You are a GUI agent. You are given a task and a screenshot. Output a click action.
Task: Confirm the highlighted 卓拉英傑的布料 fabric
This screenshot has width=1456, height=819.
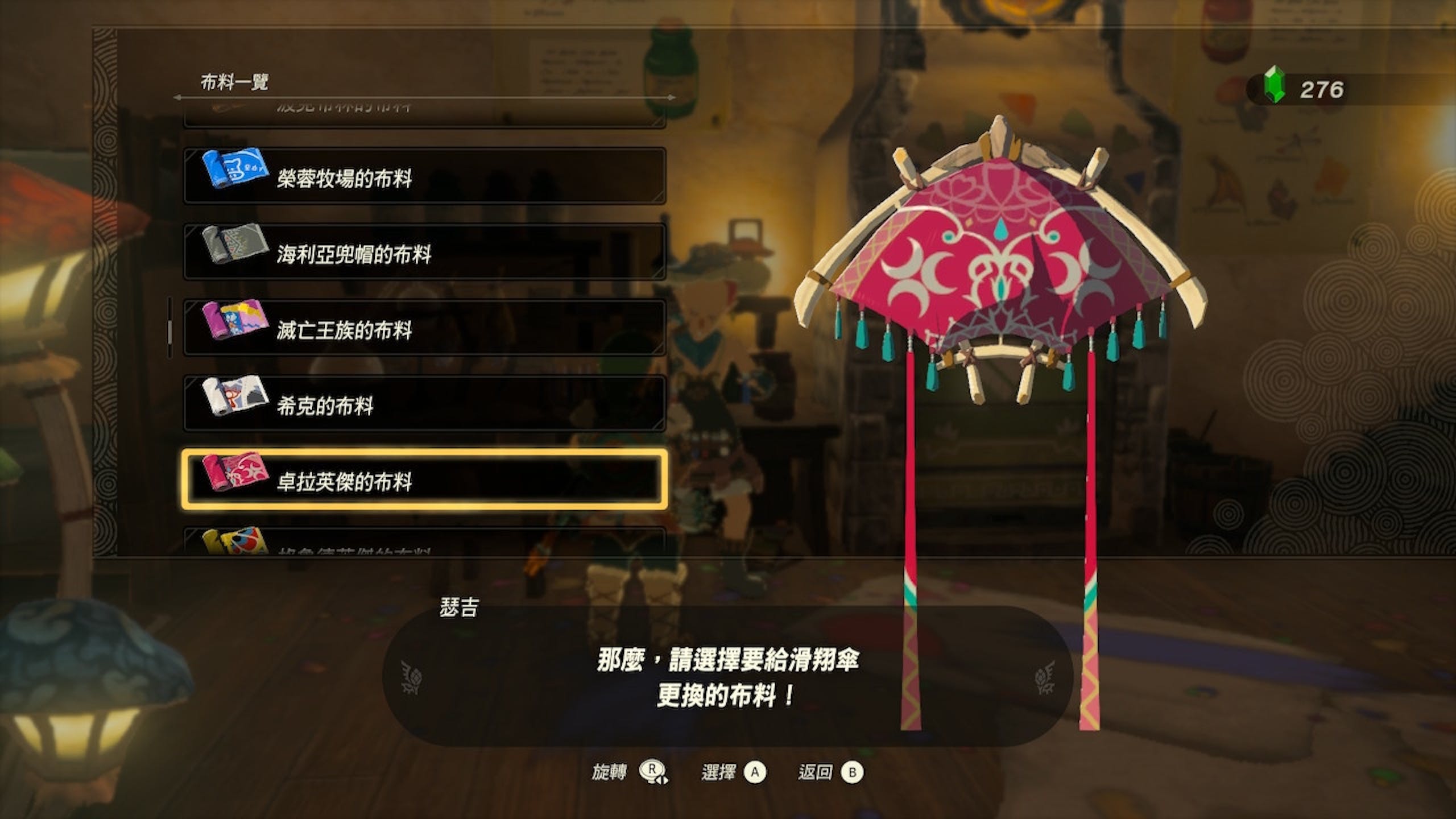pyautogui.click(x=424, y=479)
